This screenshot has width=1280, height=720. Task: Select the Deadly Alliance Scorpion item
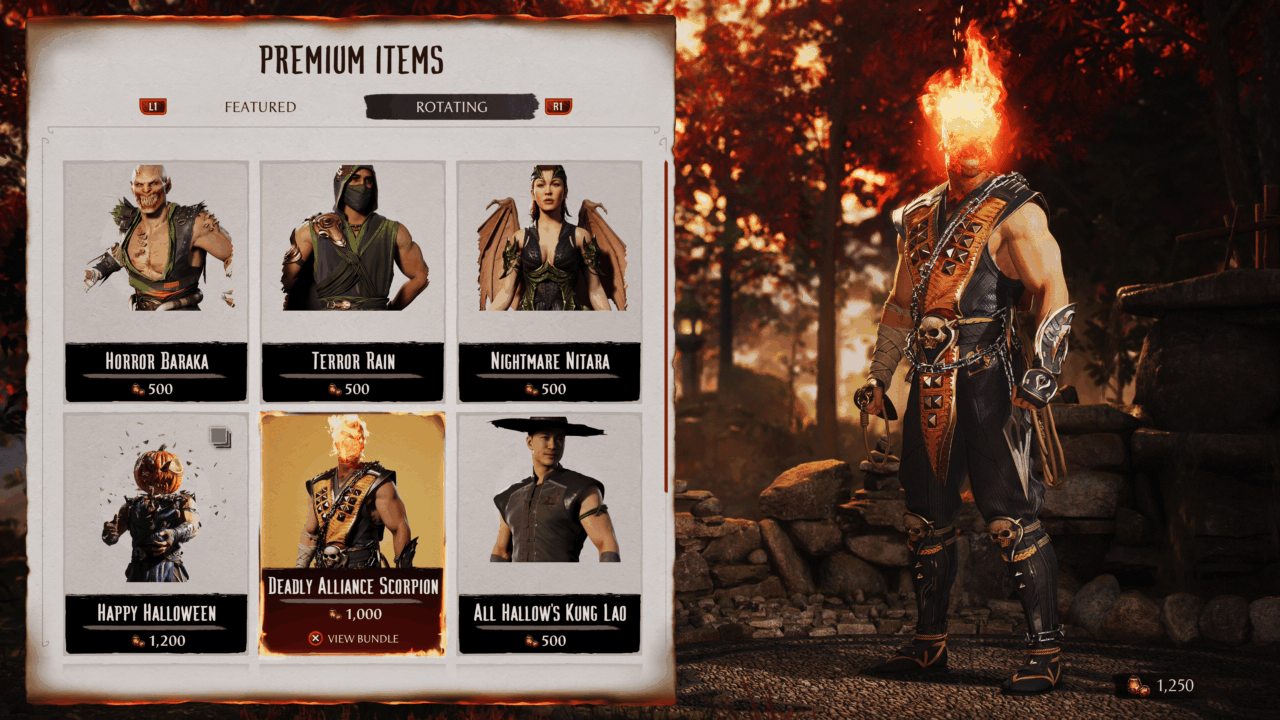click(x=352, y=532)
